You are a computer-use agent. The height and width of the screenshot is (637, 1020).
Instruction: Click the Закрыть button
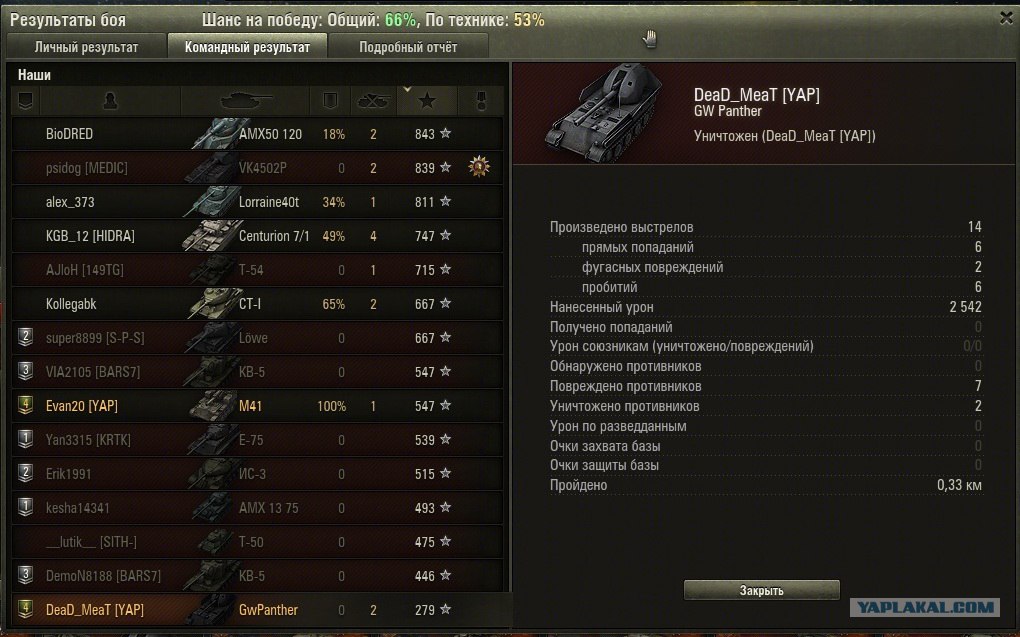pyautogui.click(x=761, y=590)
